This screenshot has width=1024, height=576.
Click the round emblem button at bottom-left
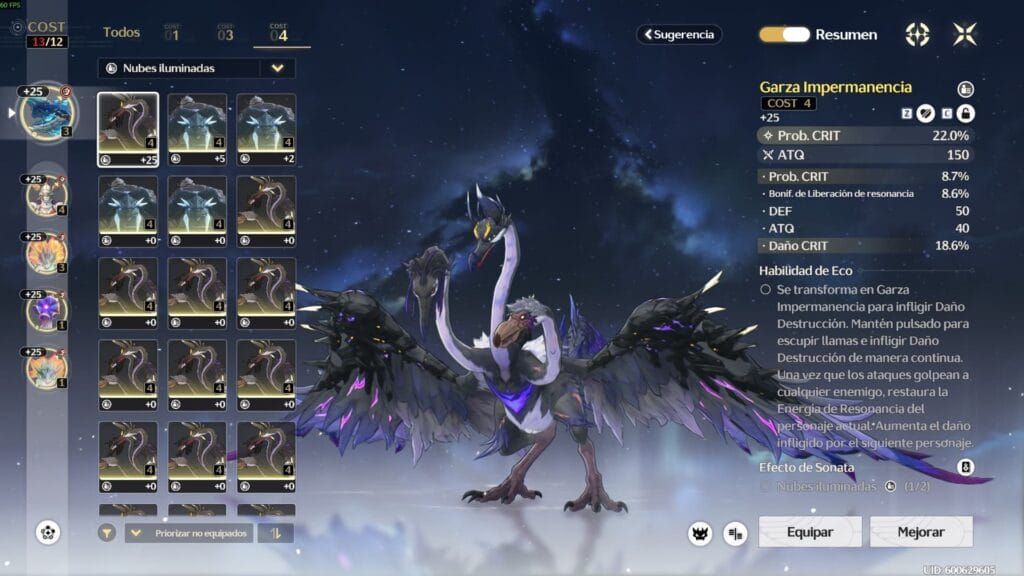pyautogui.click(x=48, y=532)
